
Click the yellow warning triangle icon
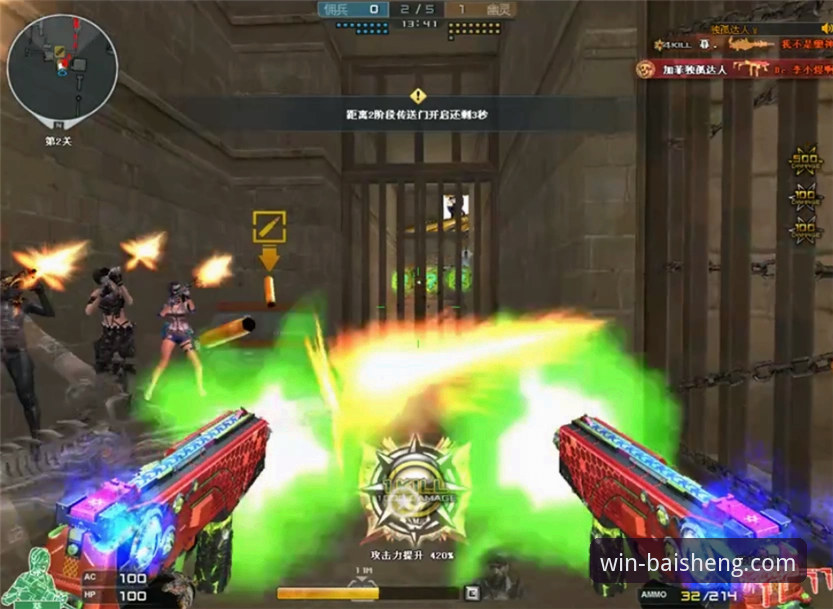[417, 96]
